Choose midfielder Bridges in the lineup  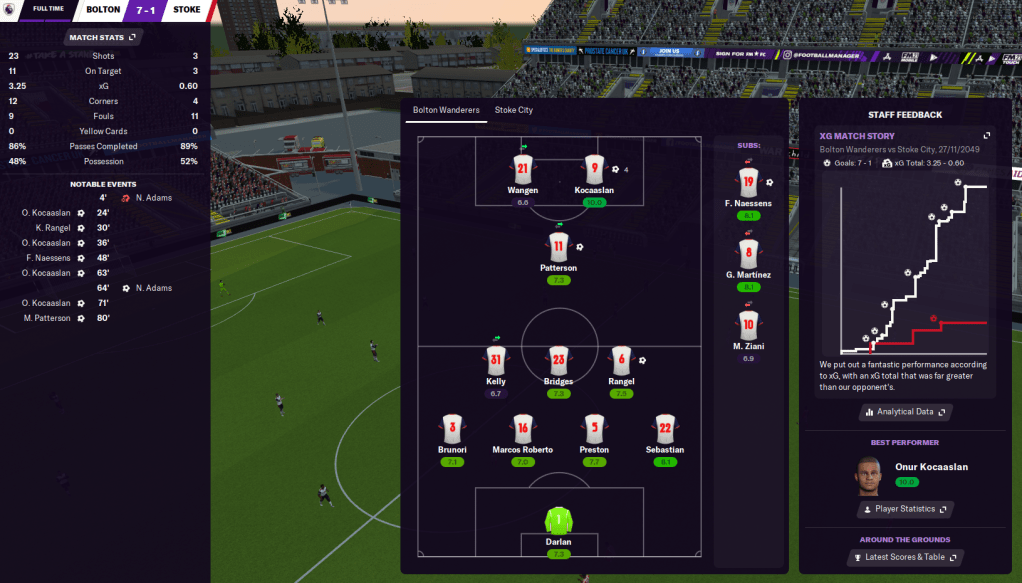tap(558, 360)
